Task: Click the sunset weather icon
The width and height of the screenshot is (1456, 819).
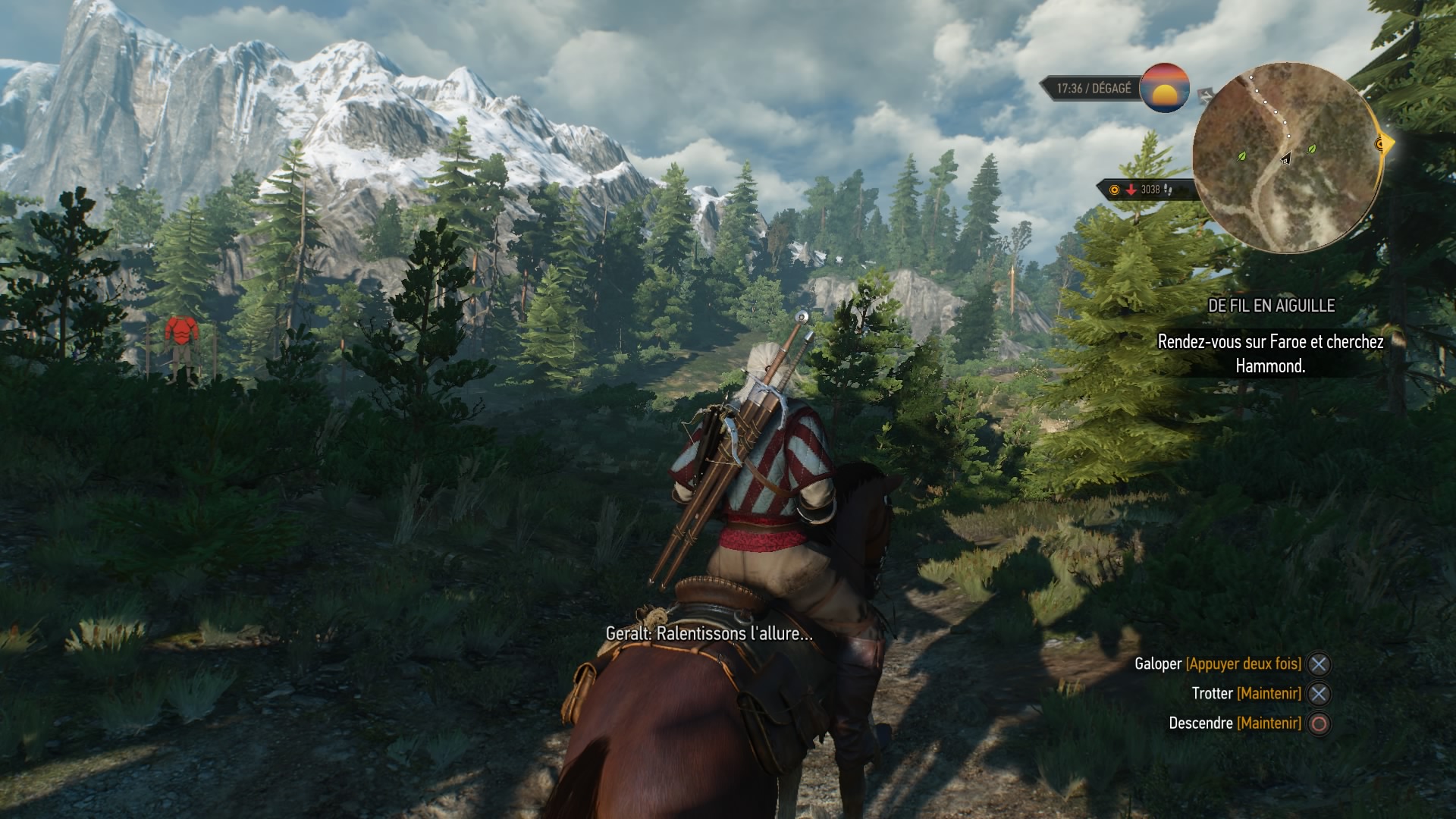Action: (1164, 88)
